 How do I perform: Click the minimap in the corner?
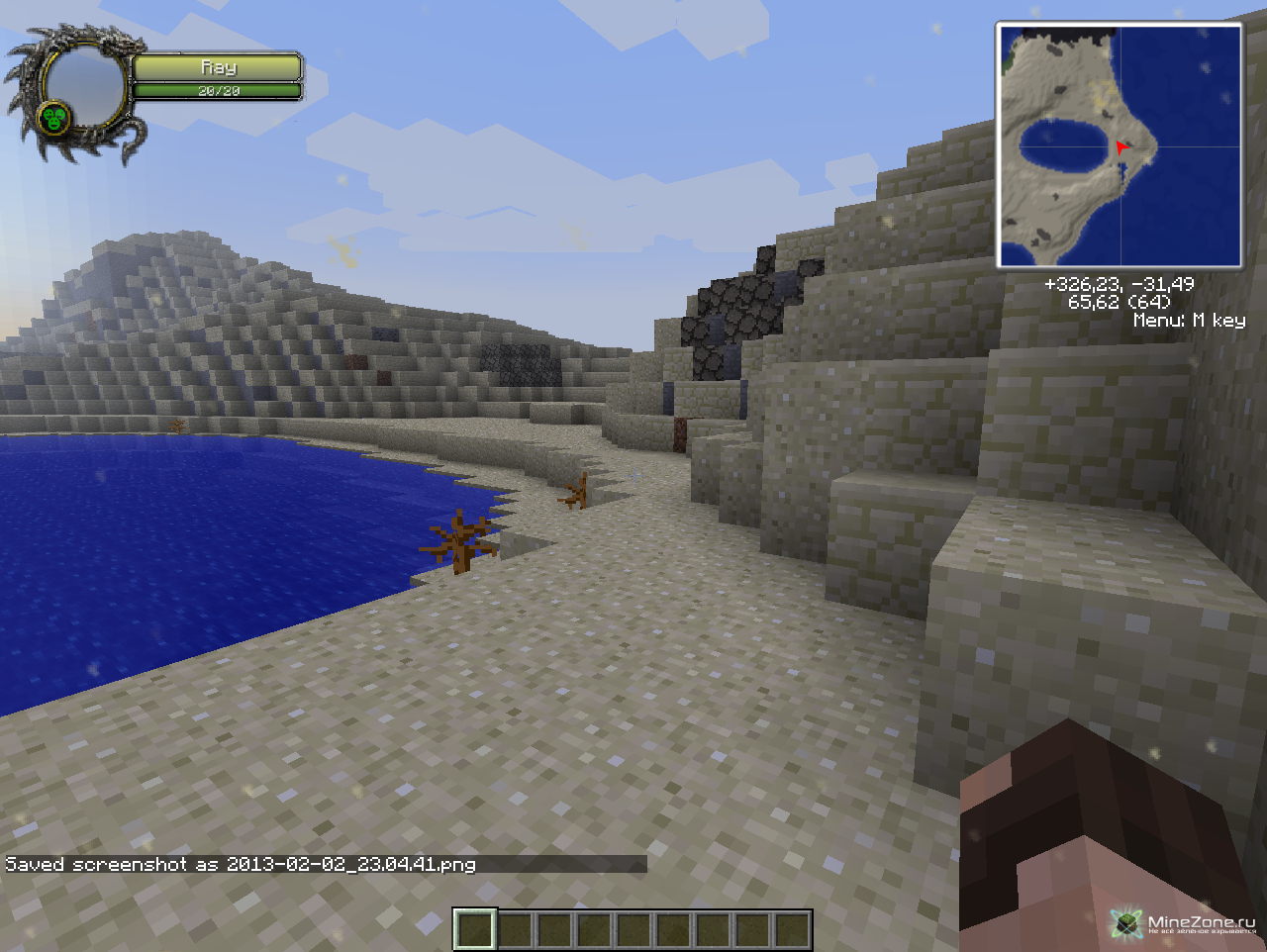pyautogui.click(x=1120, y=146)
